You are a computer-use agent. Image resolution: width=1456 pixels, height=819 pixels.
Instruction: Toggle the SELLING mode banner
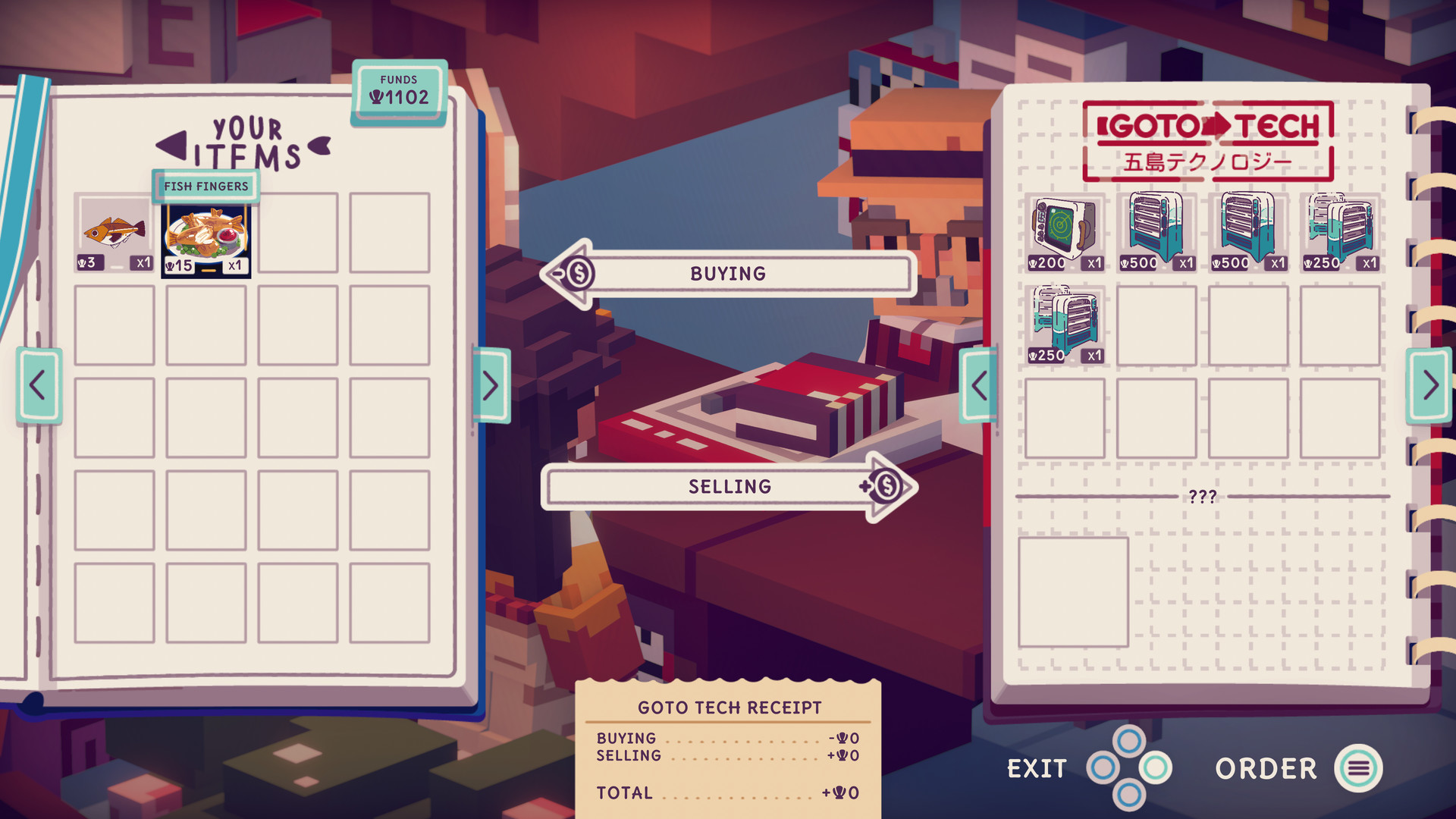pyautogui.click(x=728, y=486)
